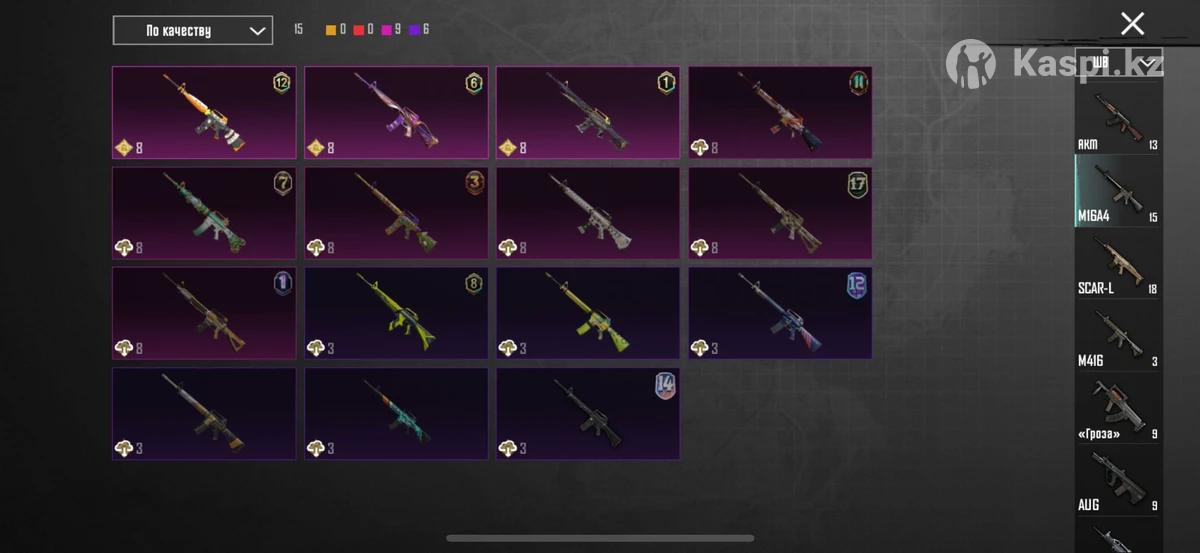Choose the M16A4 skin with badge 17

[780, 212]
